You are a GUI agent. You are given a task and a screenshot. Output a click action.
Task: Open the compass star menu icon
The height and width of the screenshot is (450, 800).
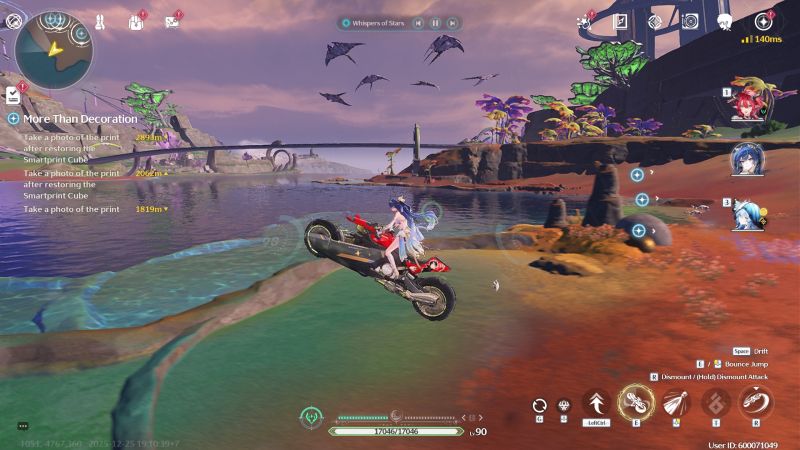pos(765,20)
